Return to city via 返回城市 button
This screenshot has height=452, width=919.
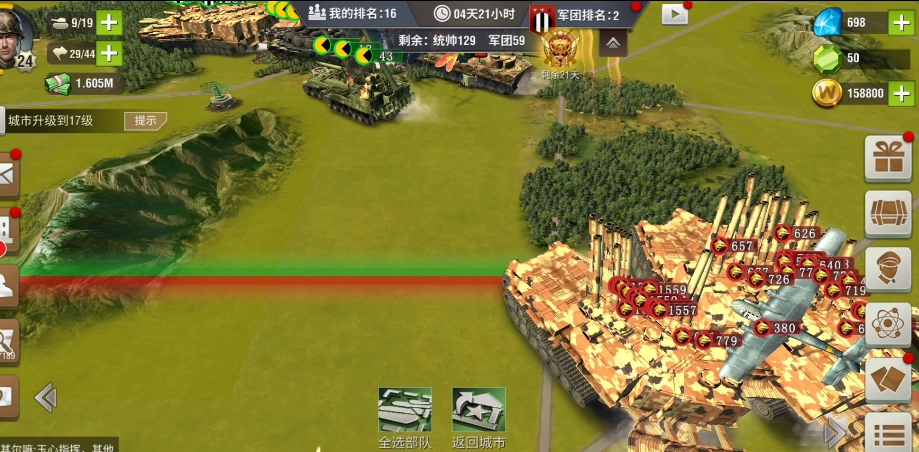(478, 412)
